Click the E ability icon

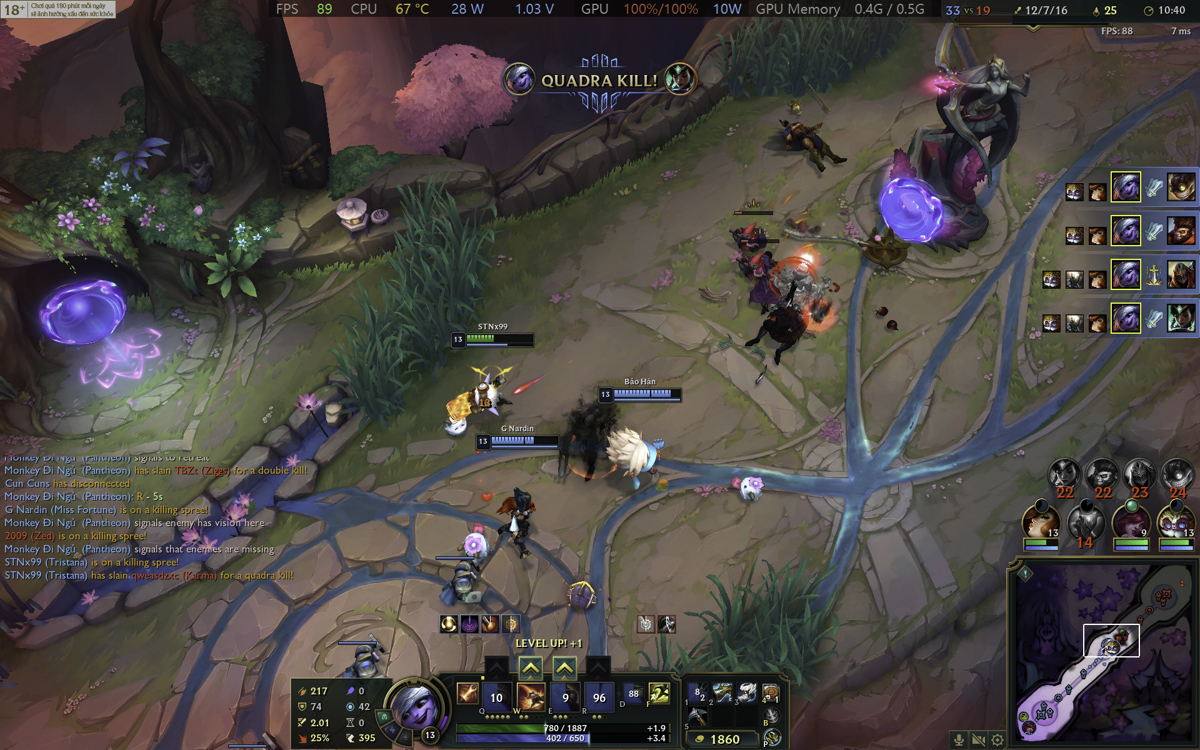[565, 697]
